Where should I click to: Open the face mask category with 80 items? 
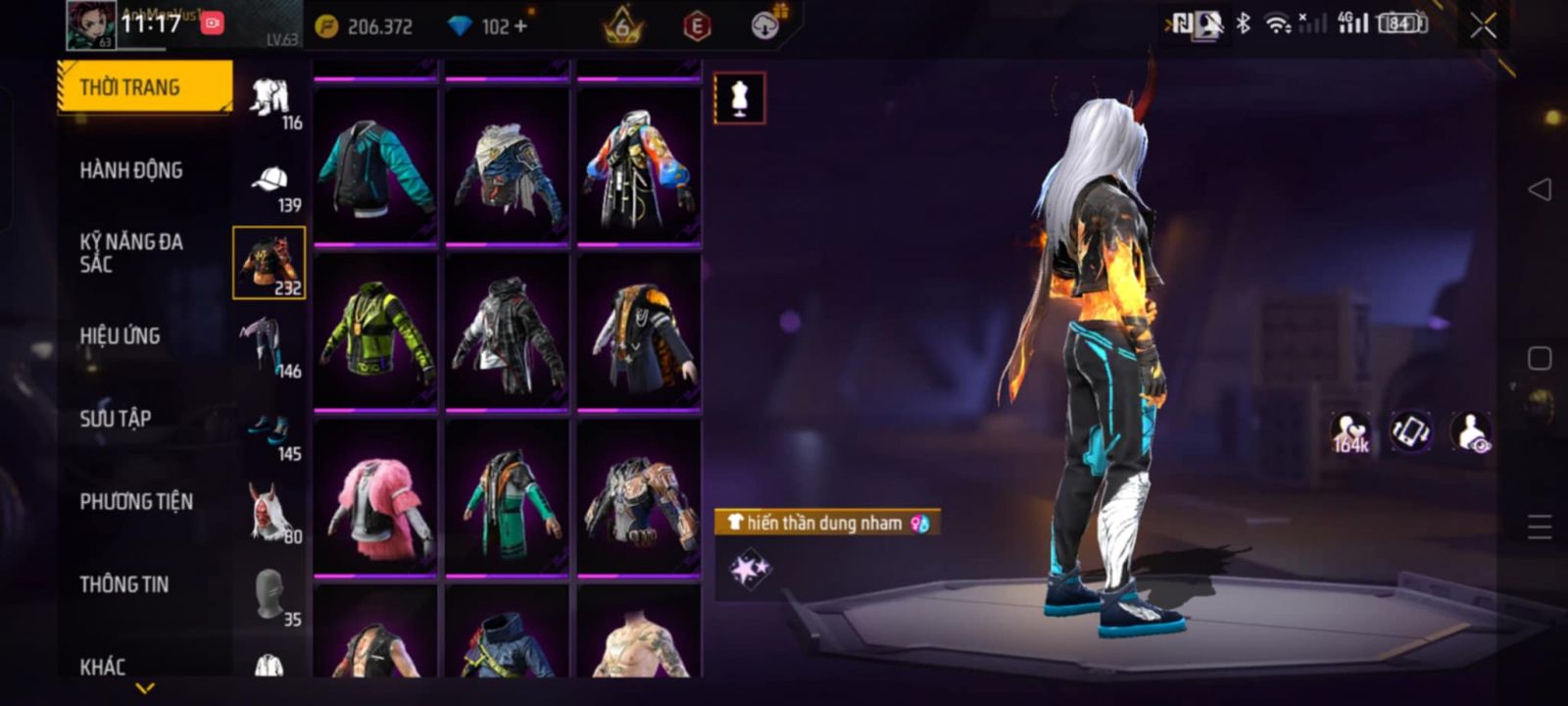269,512
